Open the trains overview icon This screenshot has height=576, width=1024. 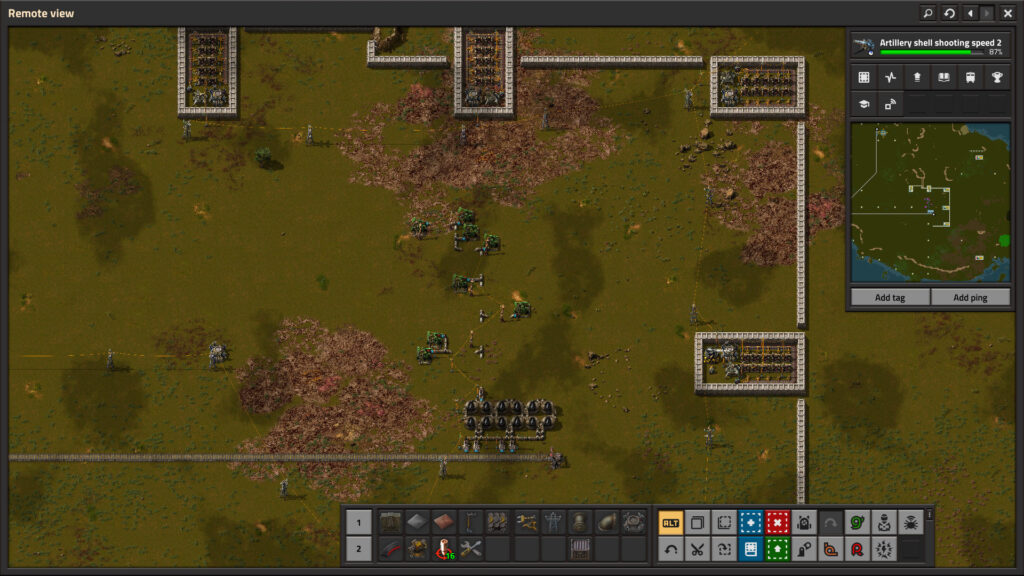click(x=970, y=77)
